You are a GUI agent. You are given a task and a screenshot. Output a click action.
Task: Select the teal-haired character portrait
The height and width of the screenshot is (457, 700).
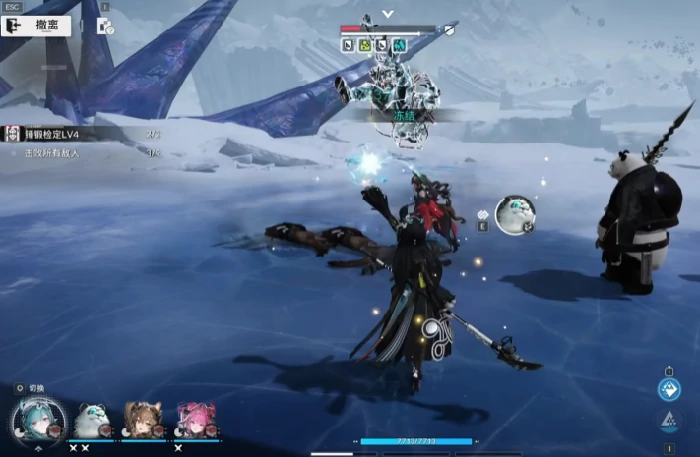pyautogui.click(x=38, y=418)
